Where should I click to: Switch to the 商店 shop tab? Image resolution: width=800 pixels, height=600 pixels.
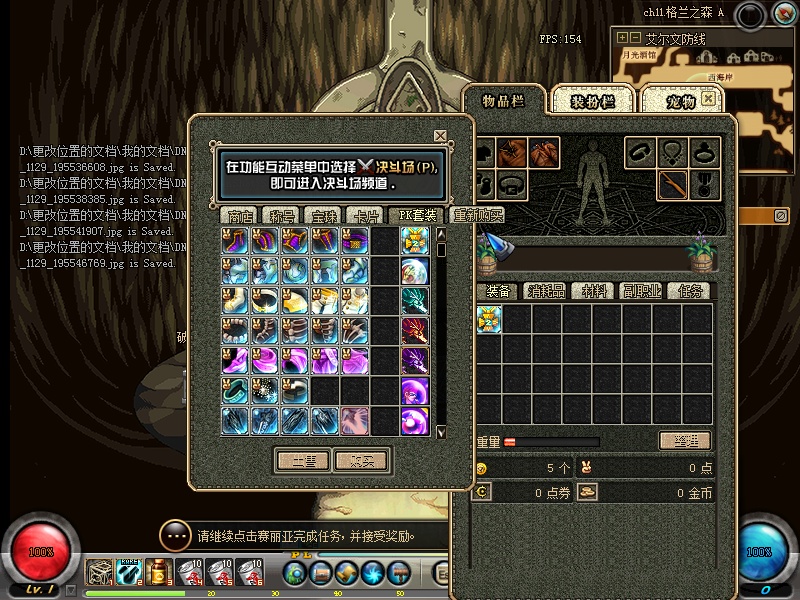[x=240, y=215]
